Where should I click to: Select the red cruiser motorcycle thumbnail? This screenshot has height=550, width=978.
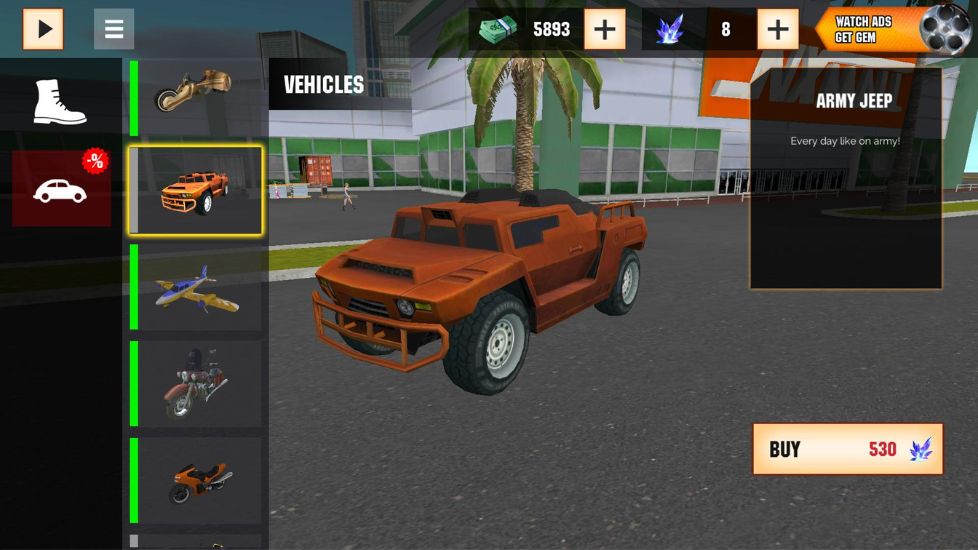[x=196, y=384]
